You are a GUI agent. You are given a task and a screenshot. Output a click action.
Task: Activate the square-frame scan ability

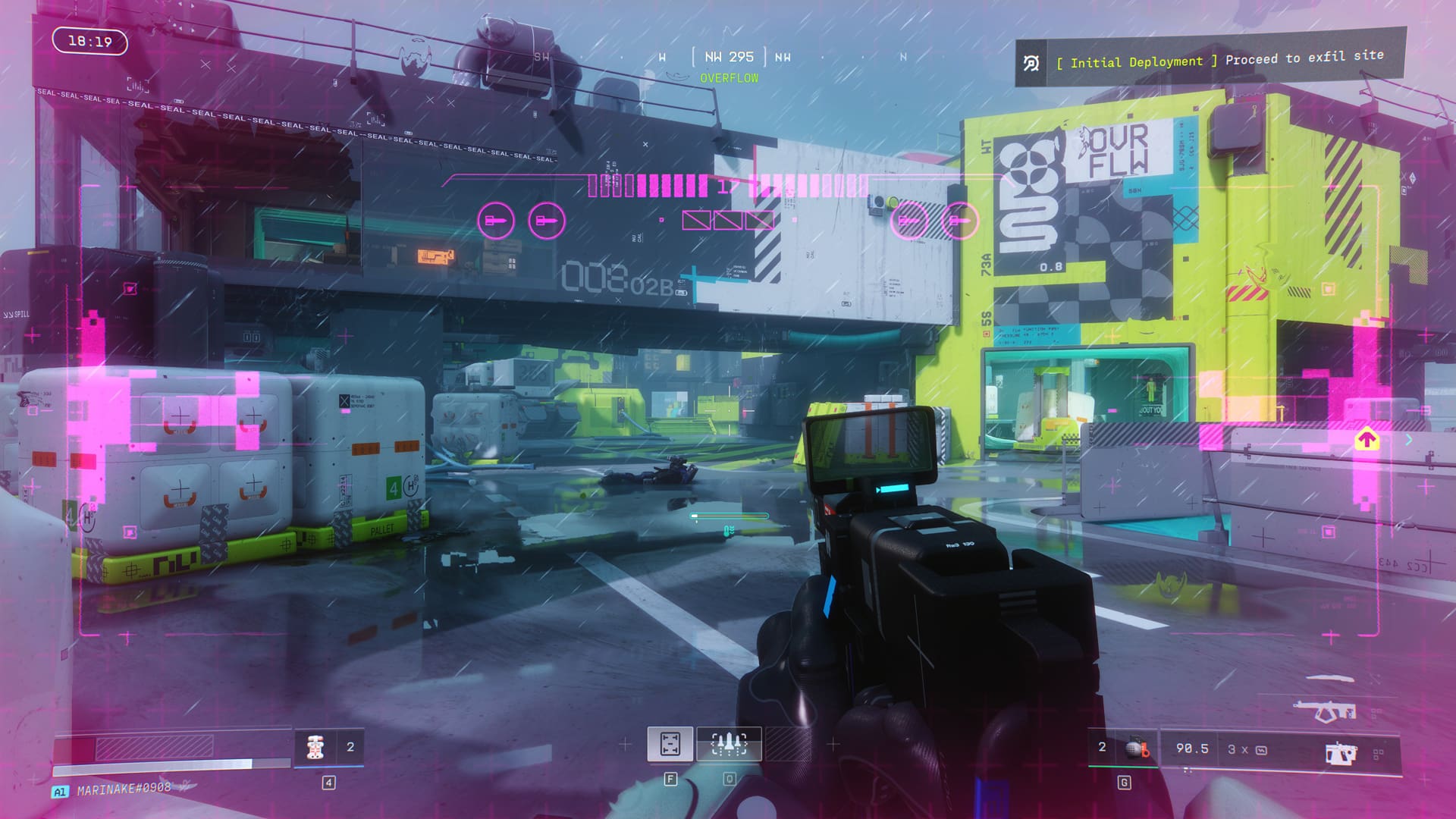pos(670,744)
